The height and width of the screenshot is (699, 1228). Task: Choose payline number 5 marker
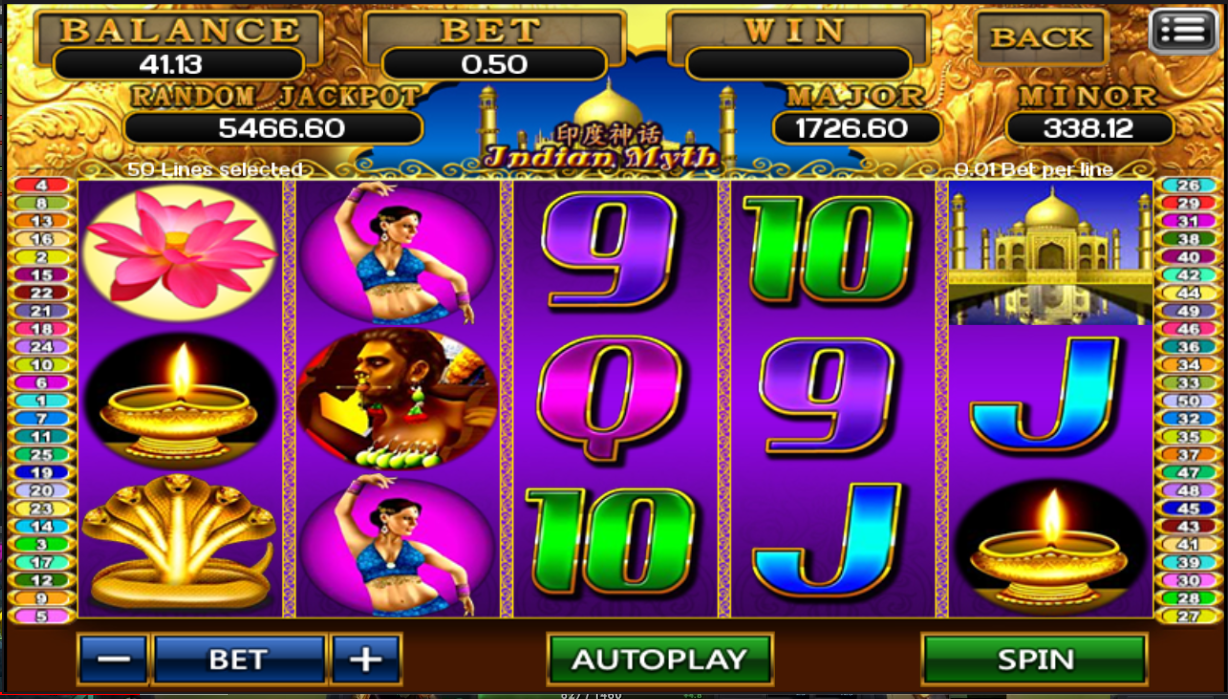point(41,616)
